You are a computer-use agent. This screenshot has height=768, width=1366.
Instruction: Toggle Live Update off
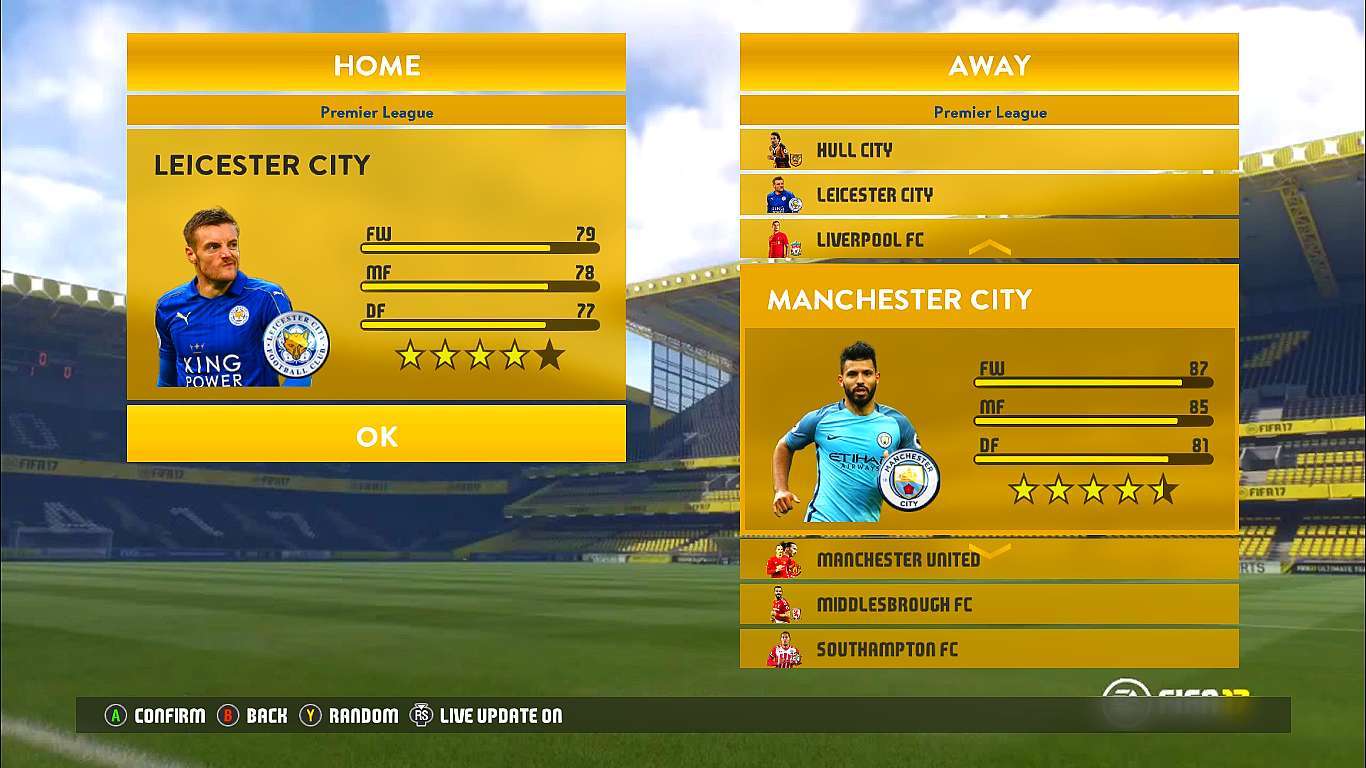pos(423,715)
